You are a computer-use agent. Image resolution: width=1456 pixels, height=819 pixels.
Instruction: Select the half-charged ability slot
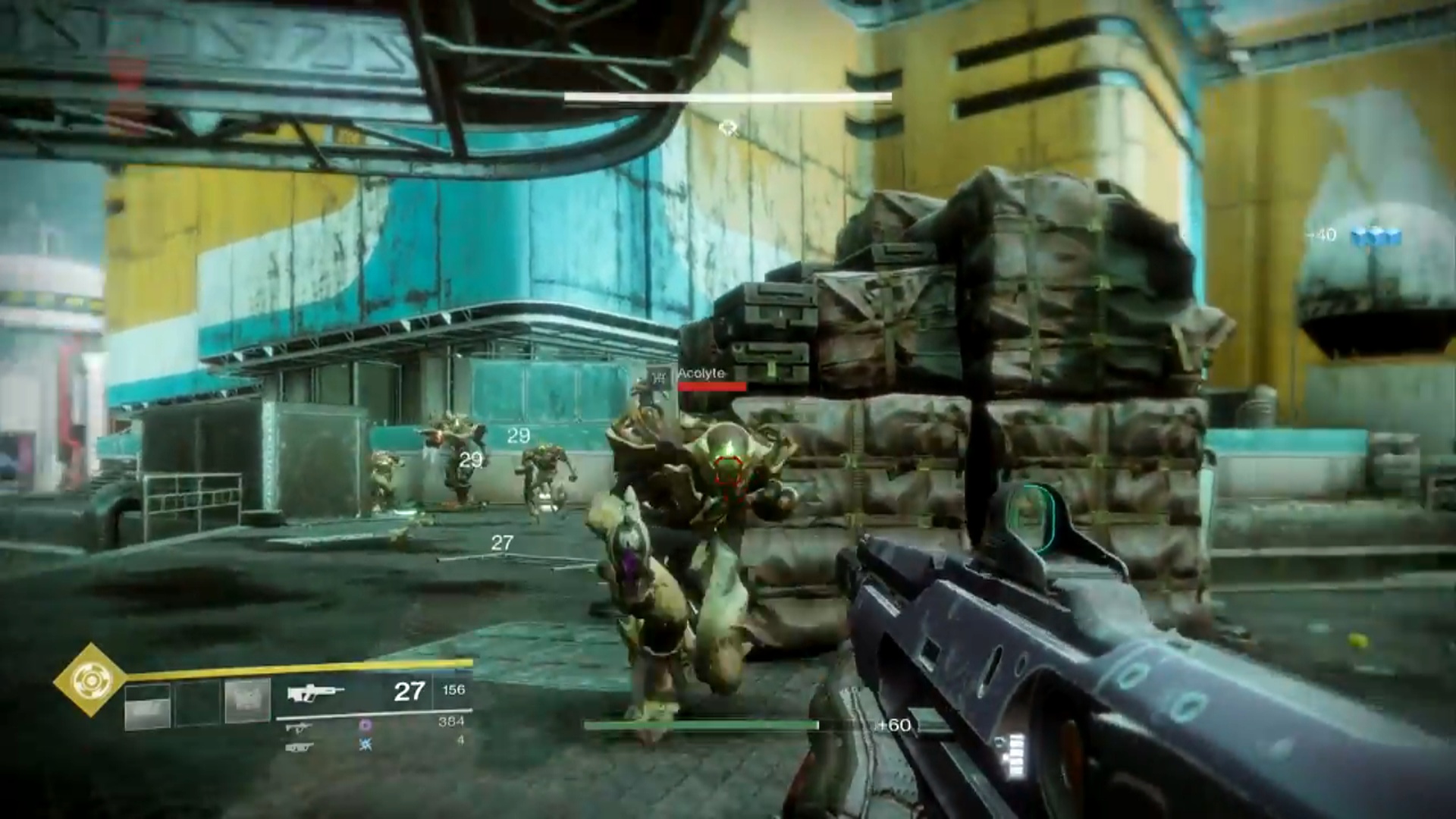(147, 704)
